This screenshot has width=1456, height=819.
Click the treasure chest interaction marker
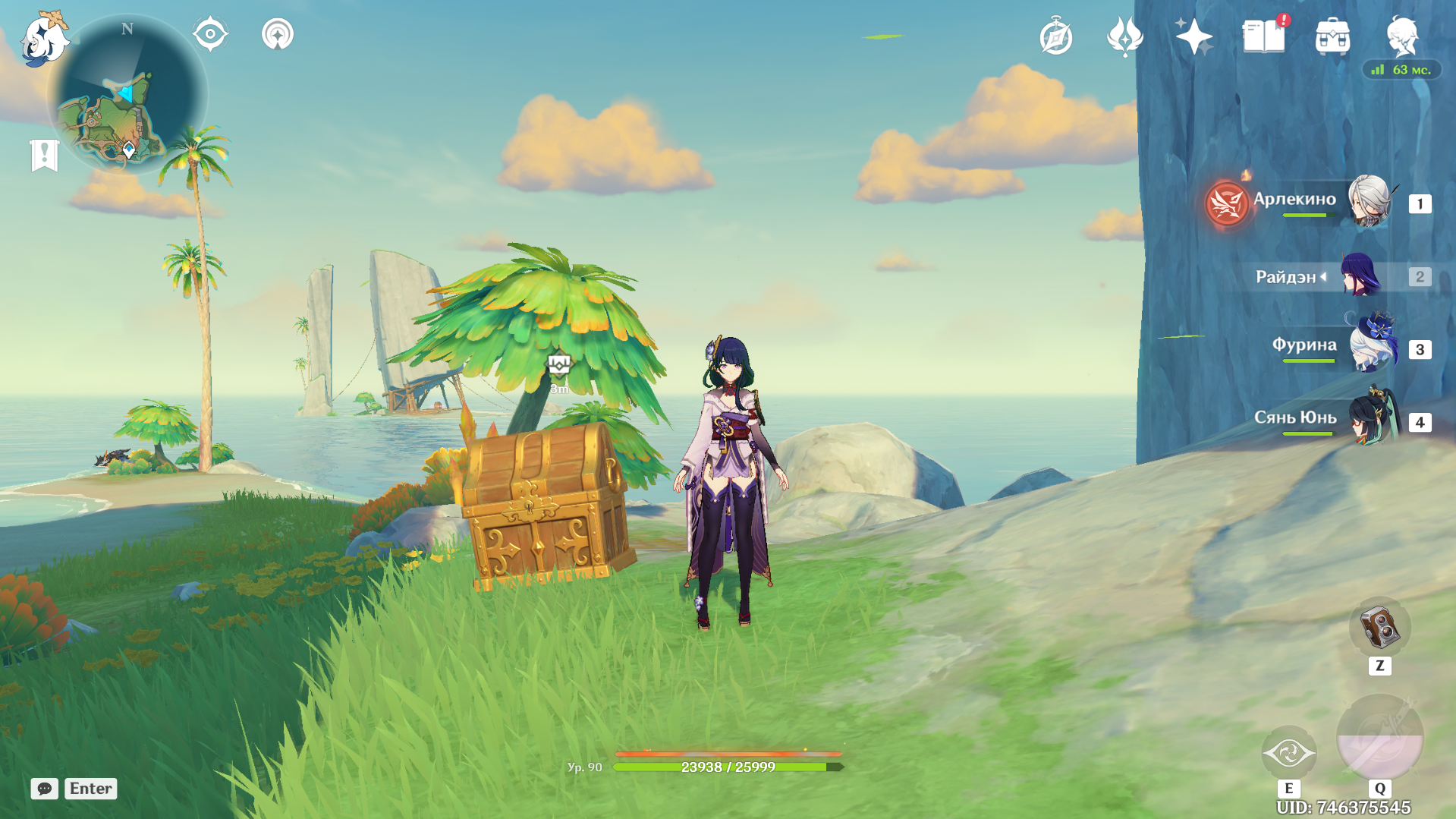(x=559, y=365)
